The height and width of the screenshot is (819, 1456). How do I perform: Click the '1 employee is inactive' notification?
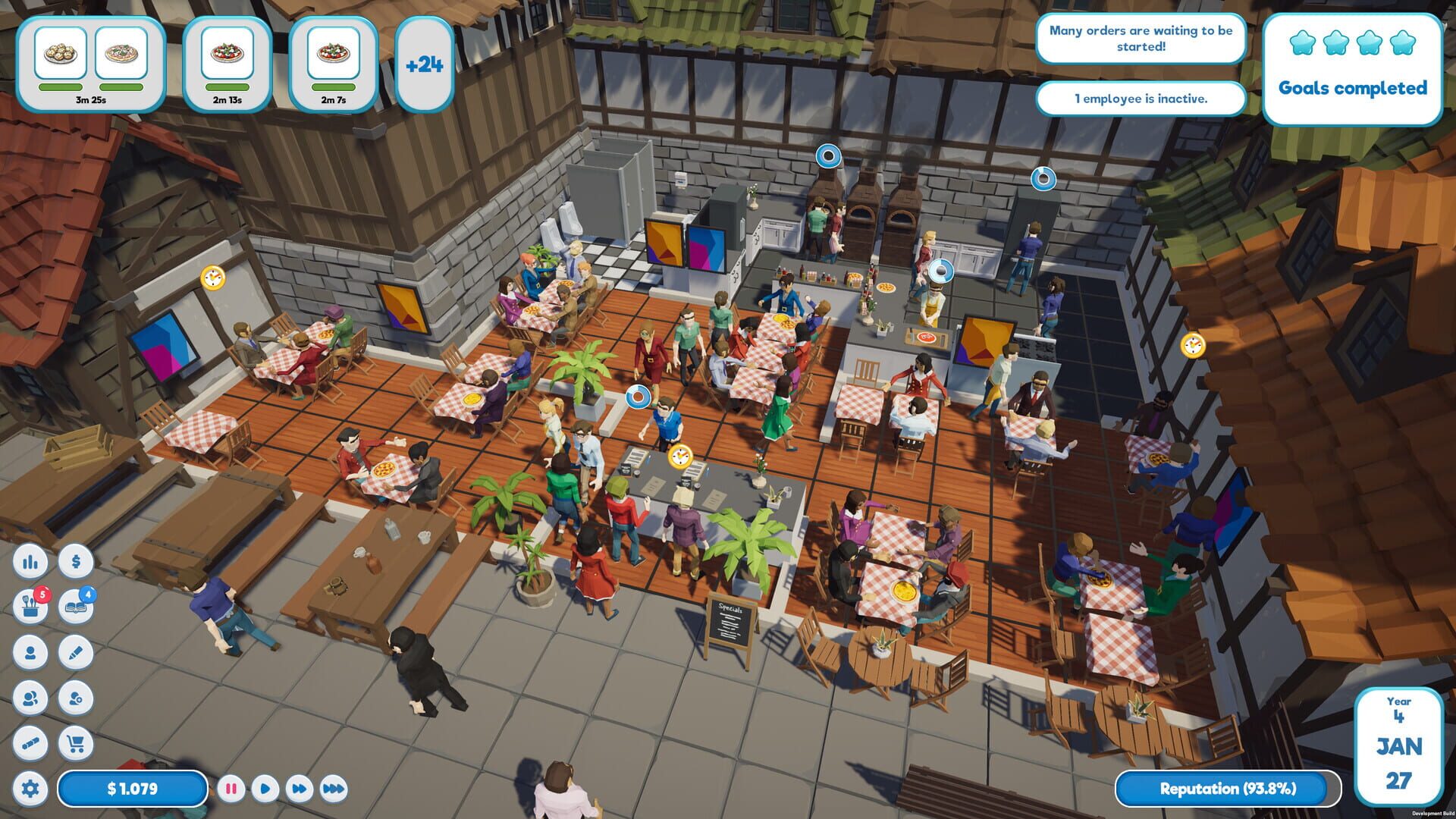click(x=1142, y=99)
